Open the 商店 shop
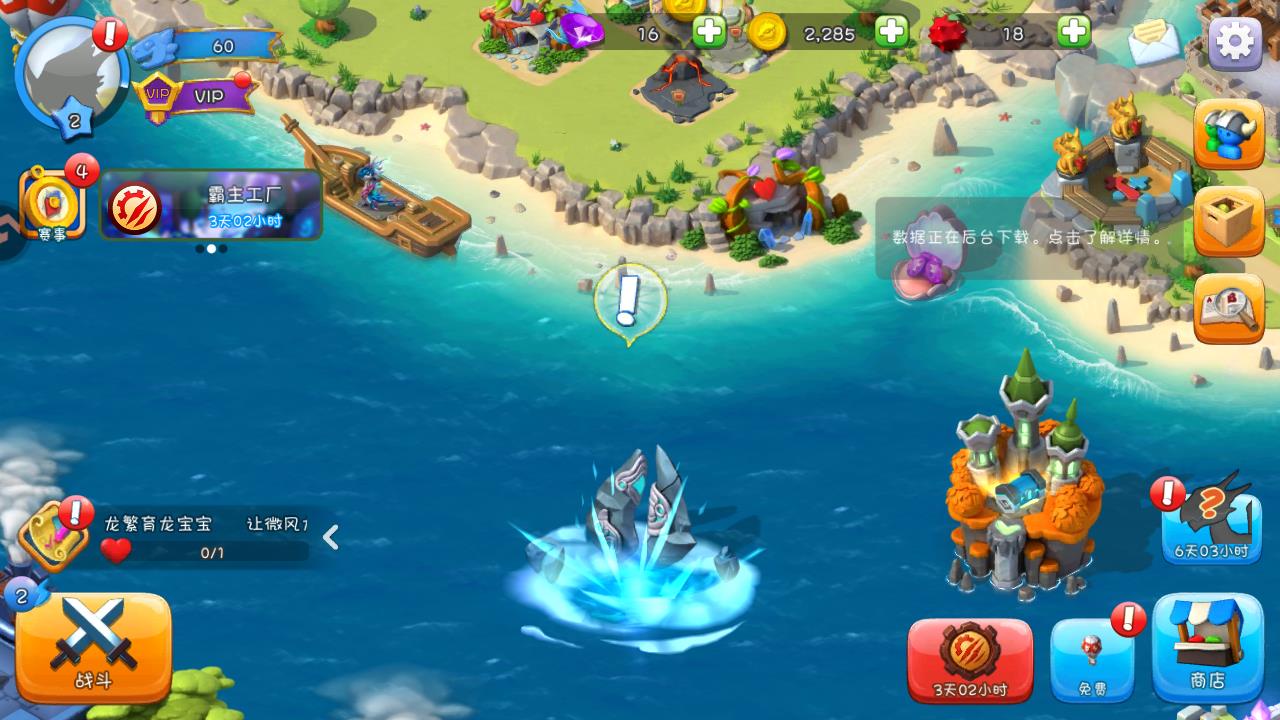Viewport: 1280px width, 720px height. [x=1208, y=650]
